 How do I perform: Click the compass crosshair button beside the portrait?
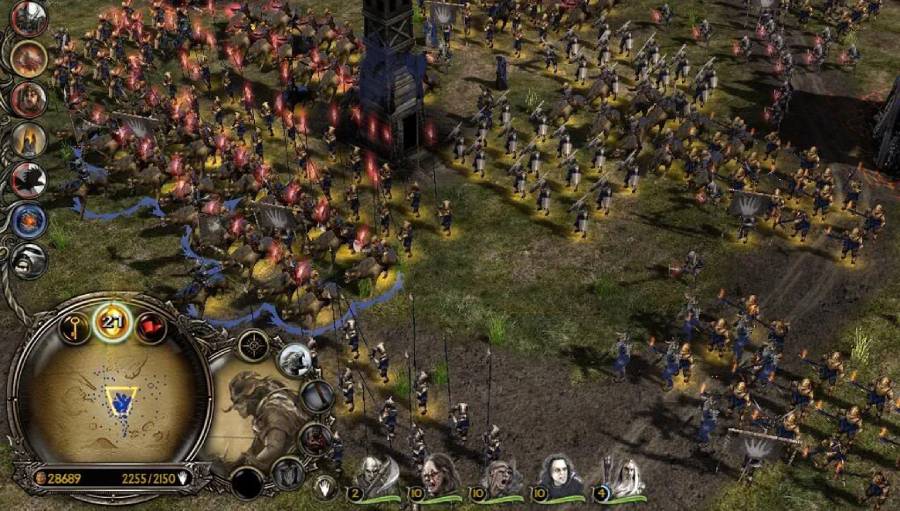pyautogui.click(x=253, y=346)
